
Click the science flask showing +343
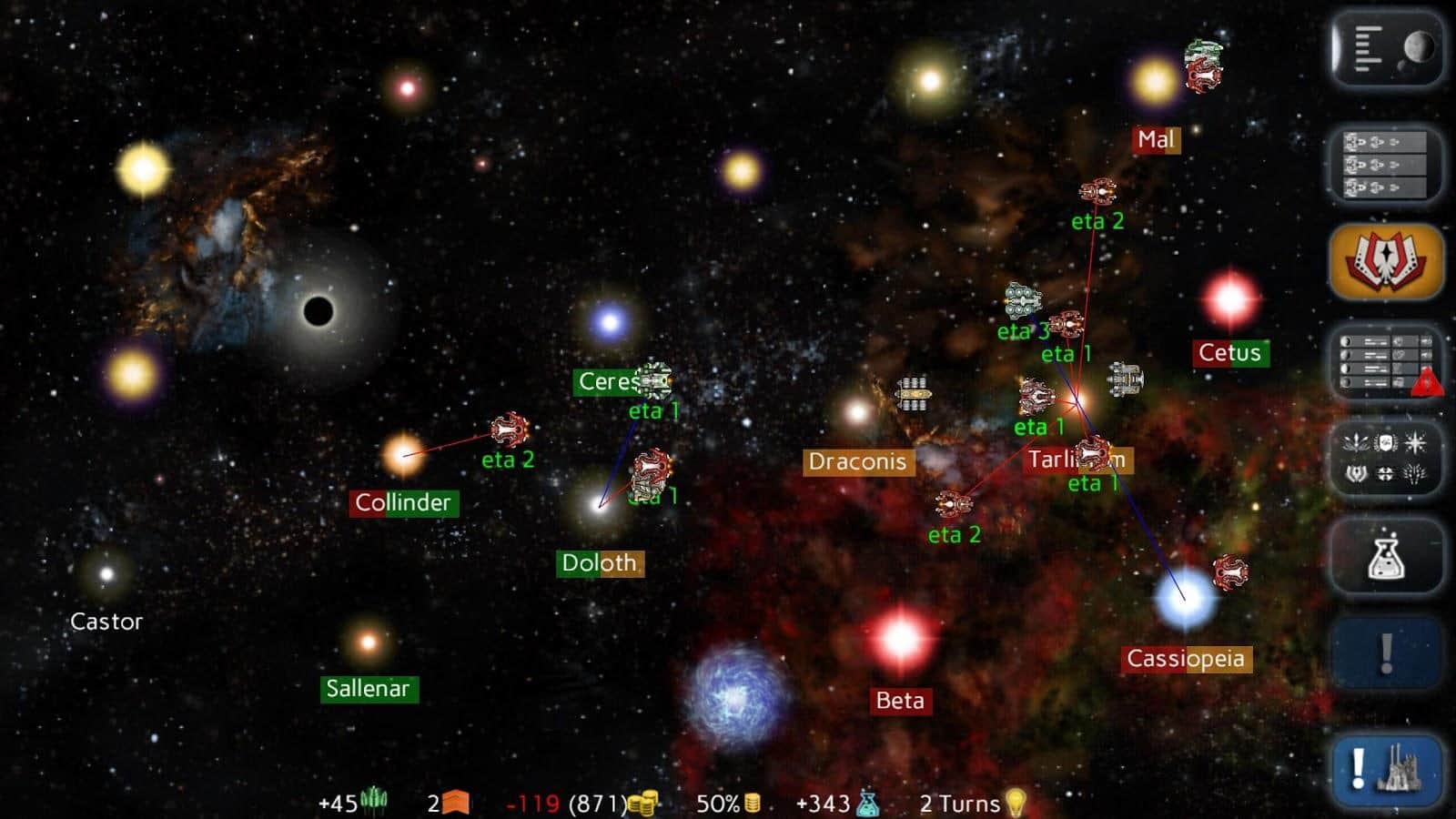864,803
